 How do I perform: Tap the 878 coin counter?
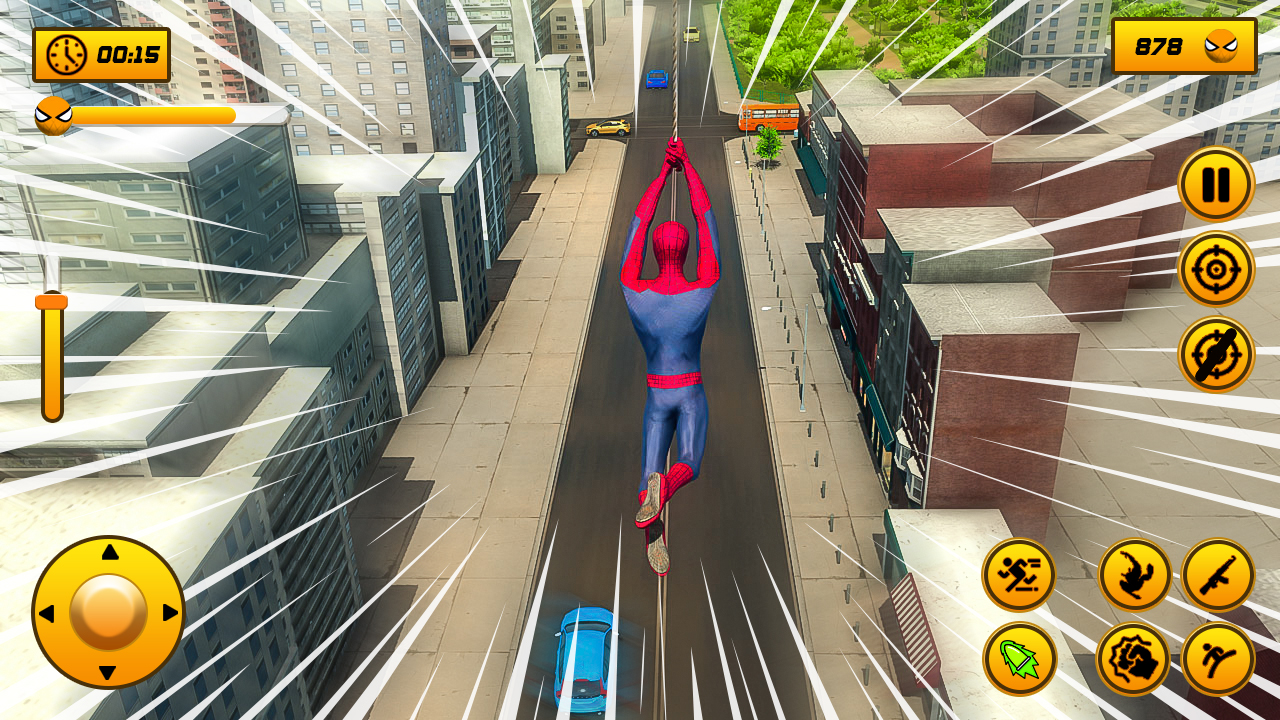click(x=1160, y=45)
